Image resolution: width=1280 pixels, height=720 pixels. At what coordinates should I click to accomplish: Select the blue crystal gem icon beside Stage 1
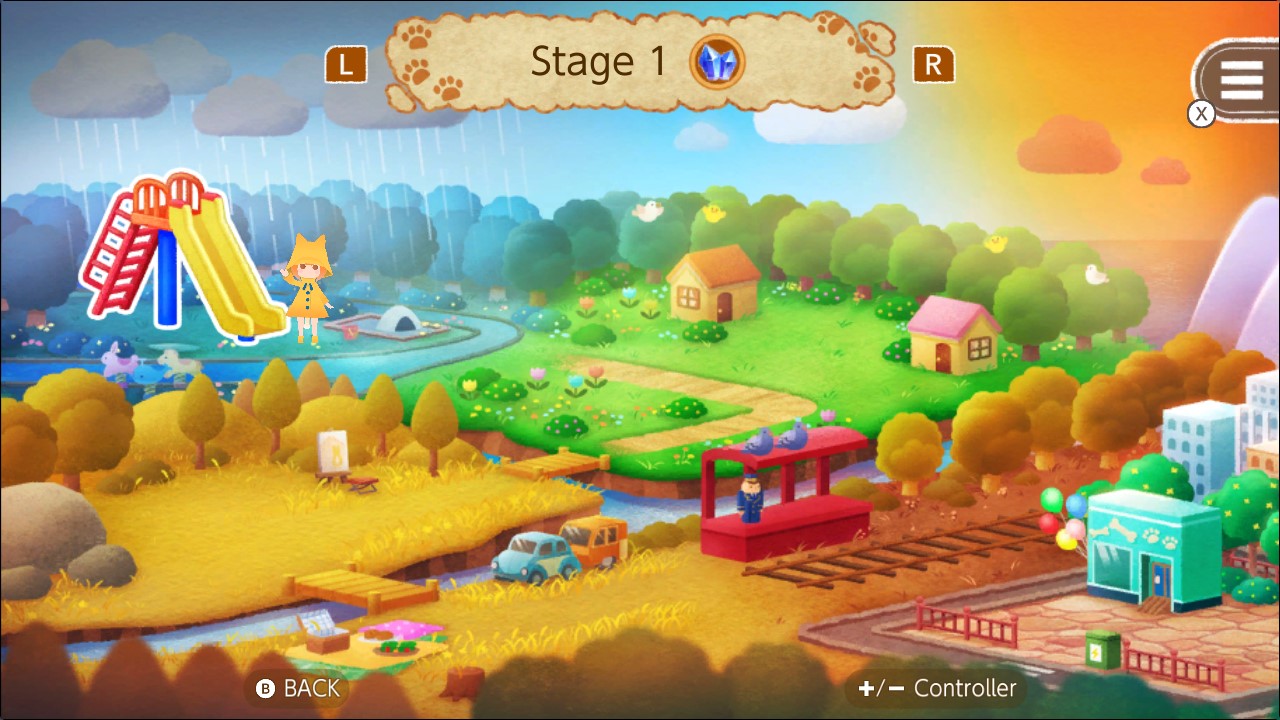pos(714,62)
